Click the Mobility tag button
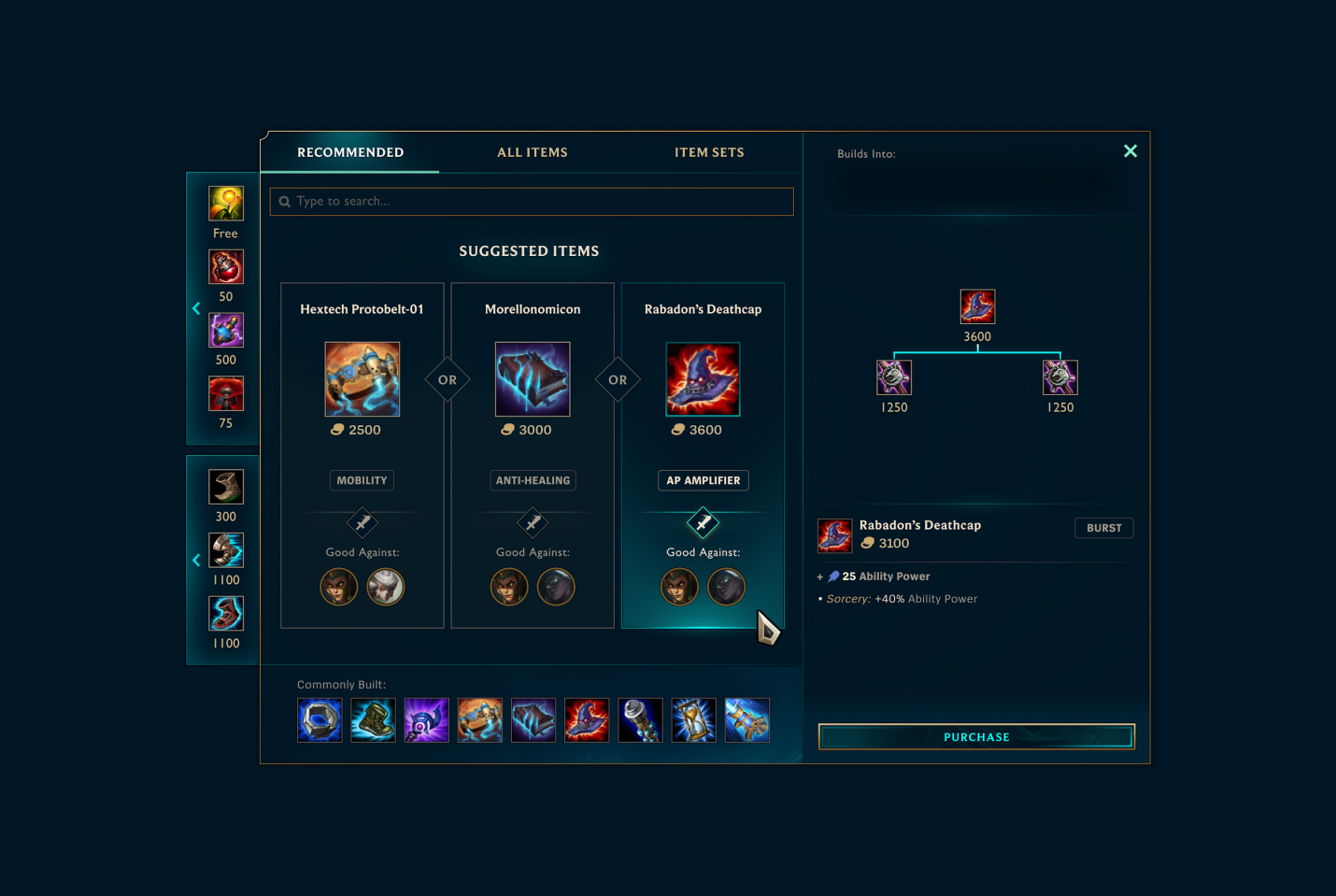Image resolution: width=1336 pixels, height=896 pixels. click(362, 480)
